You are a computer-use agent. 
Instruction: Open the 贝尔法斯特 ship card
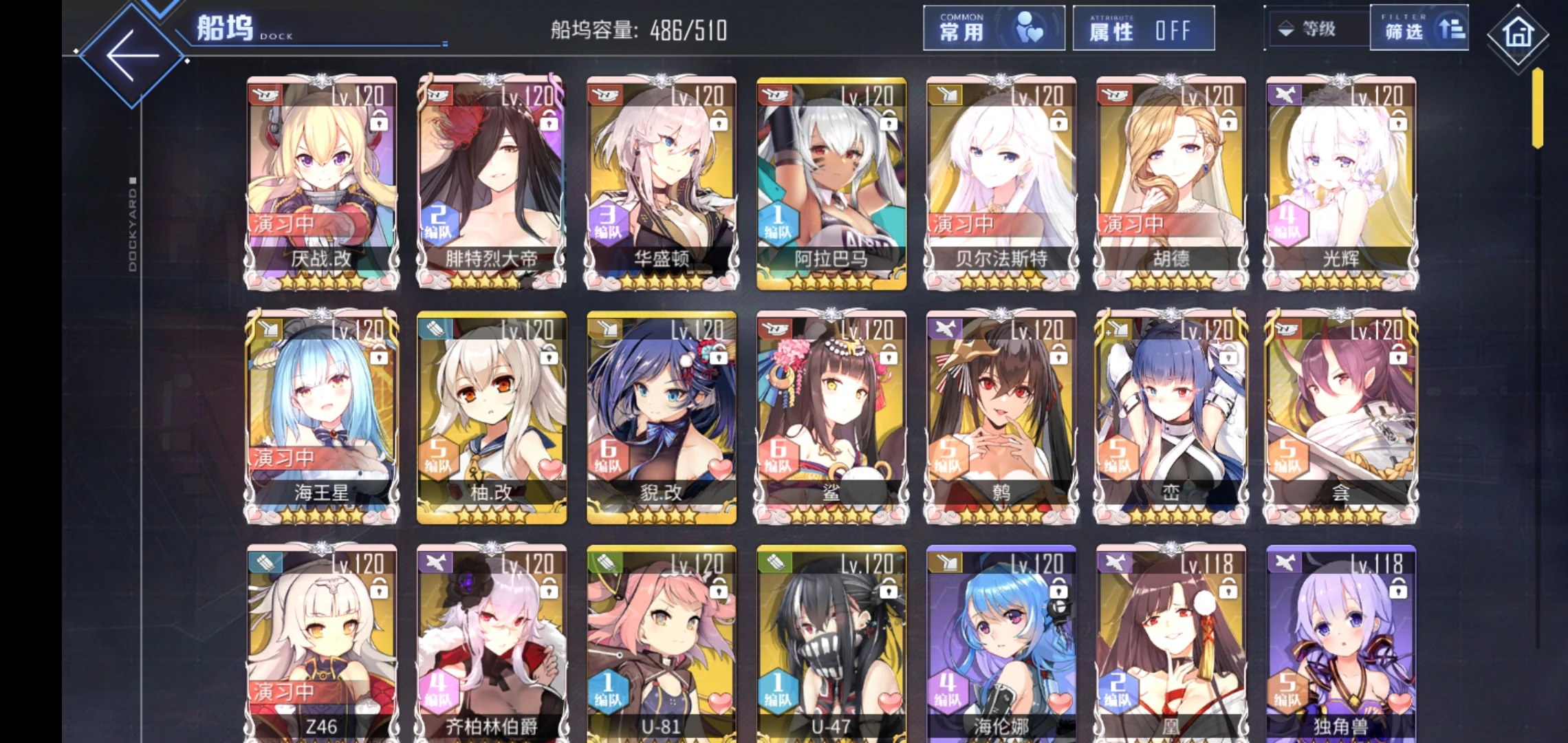1001,182
